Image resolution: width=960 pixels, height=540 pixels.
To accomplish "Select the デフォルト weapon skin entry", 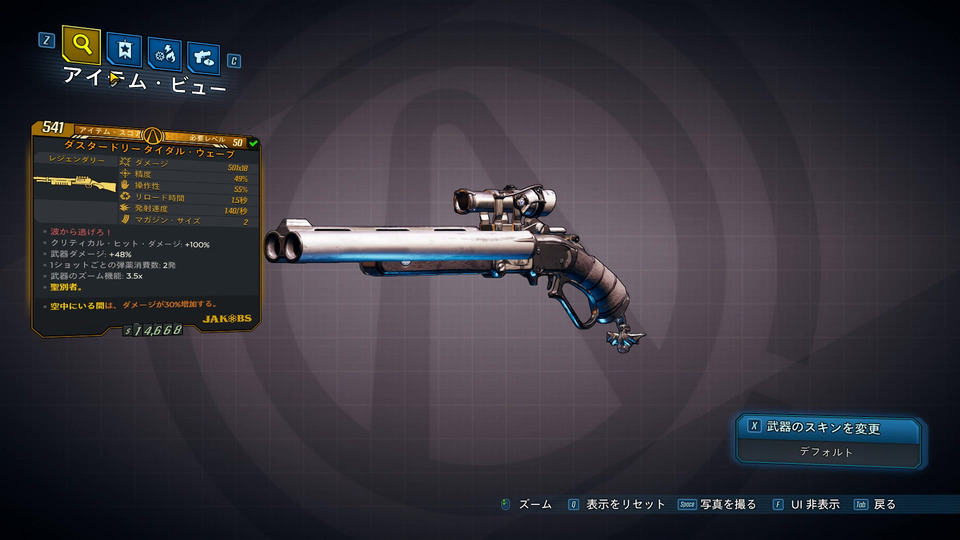I will pos(826,452).
